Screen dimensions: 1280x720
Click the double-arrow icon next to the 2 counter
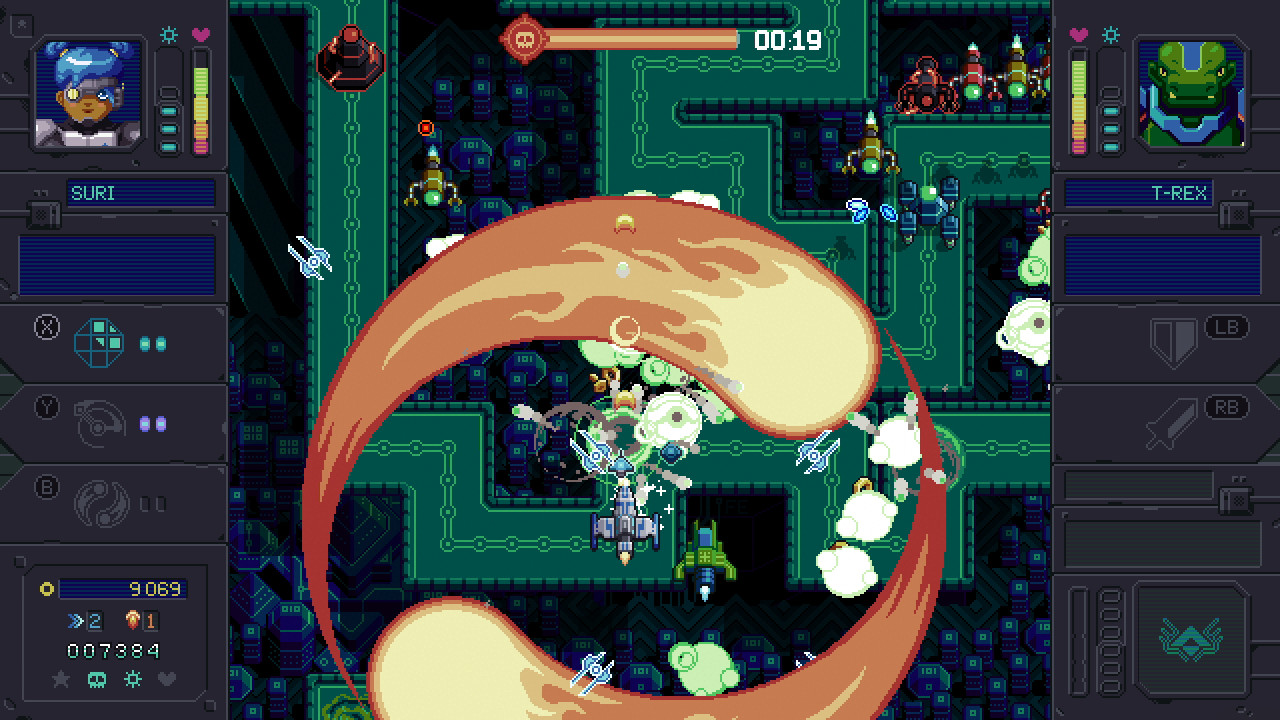pos(74,620)
